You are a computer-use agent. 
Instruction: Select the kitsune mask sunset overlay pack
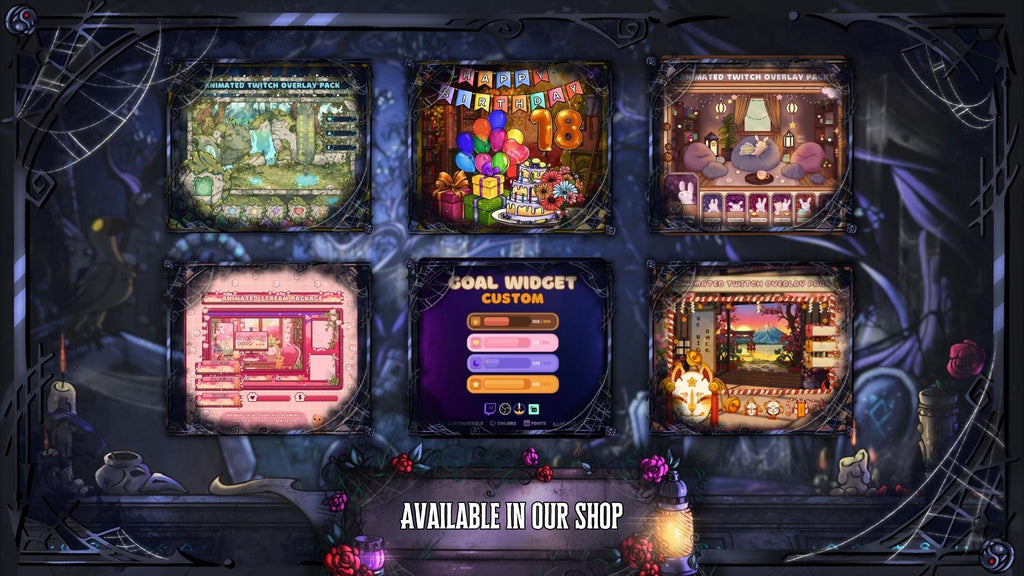pyautogui.click(x=751, y=347)
